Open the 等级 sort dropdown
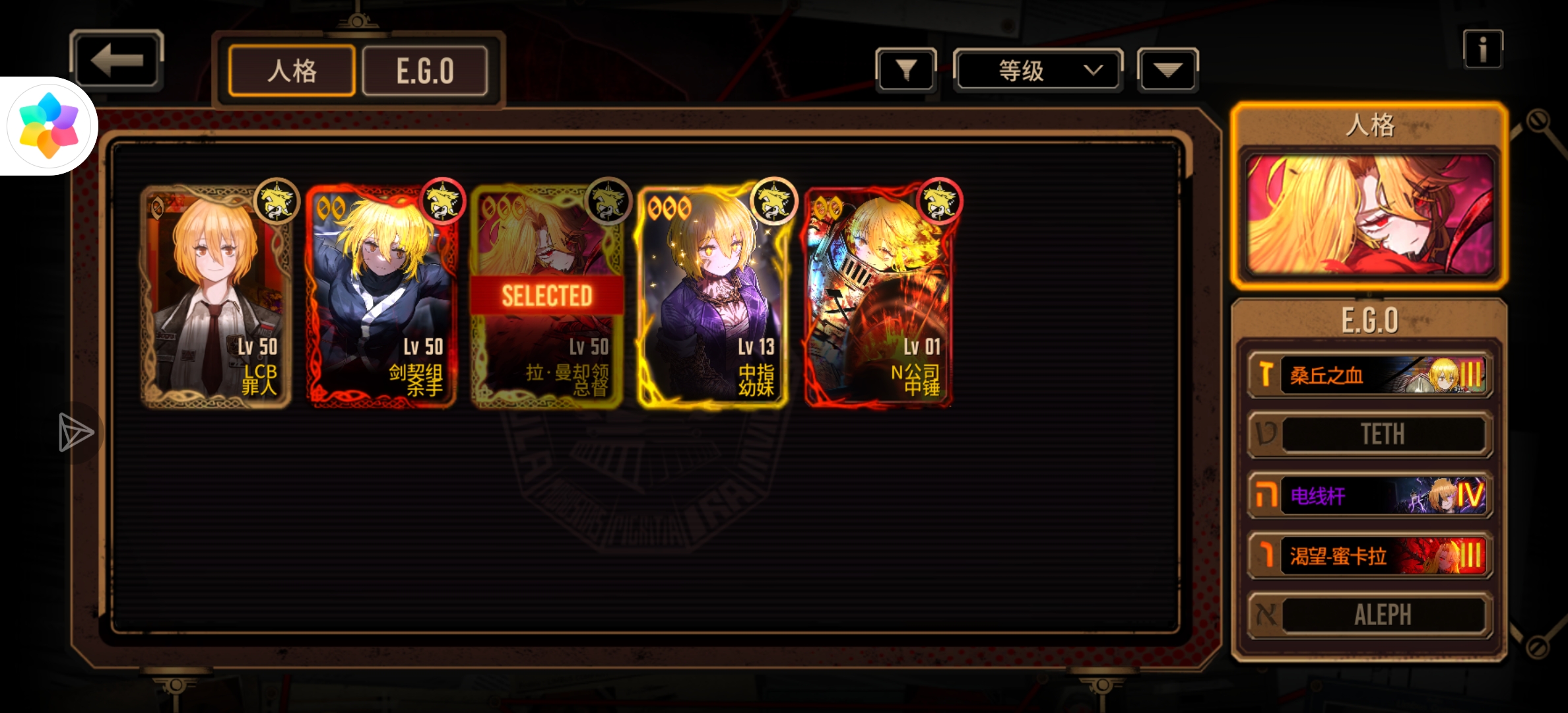1568x713 pixels. pyautogui.click(x=1038, y=70)
